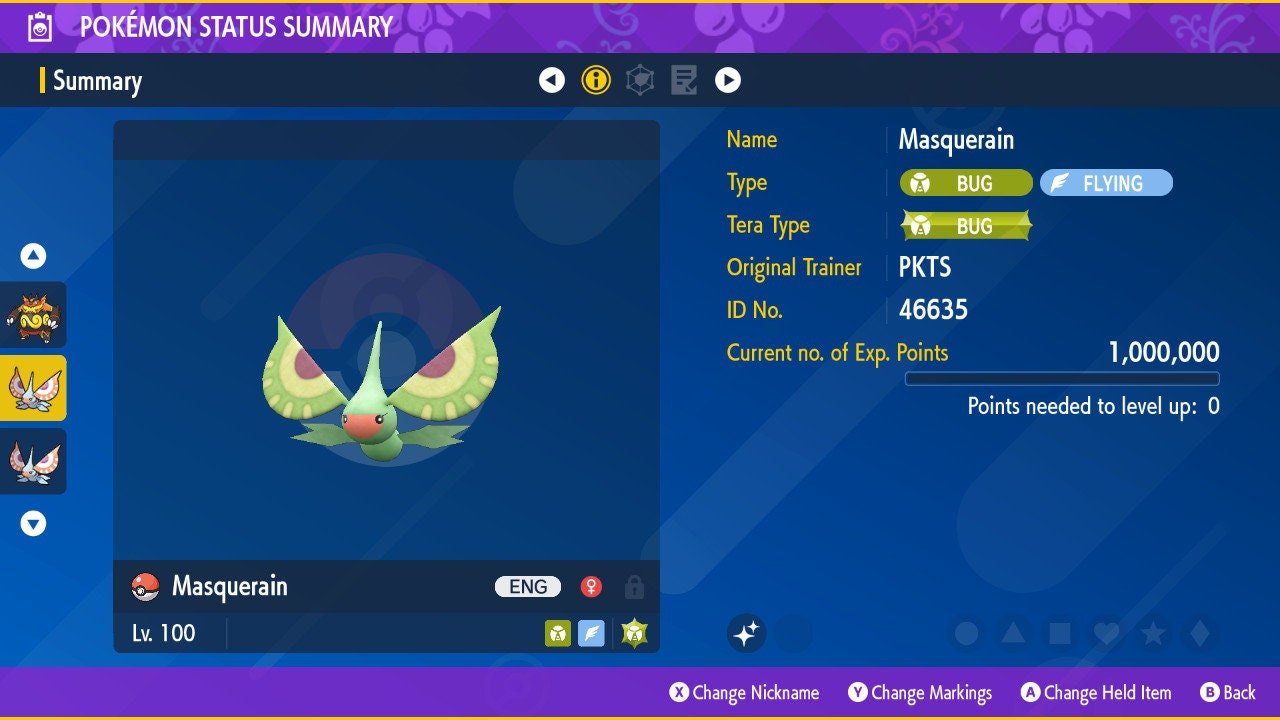Click Change Nickname option
The image size is (1280, 720).
point(745,692)
